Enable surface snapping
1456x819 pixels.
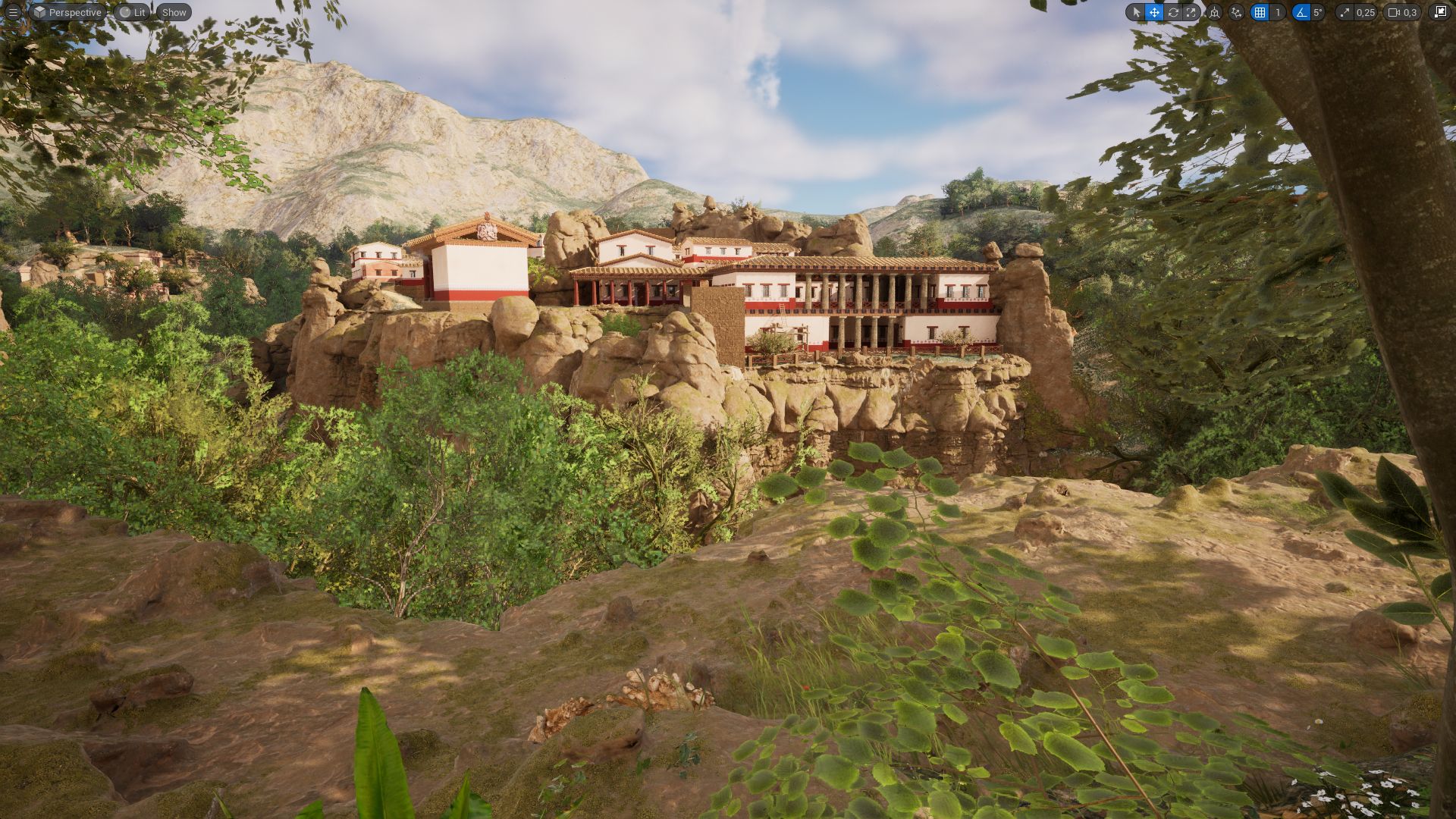point(1236,12)
